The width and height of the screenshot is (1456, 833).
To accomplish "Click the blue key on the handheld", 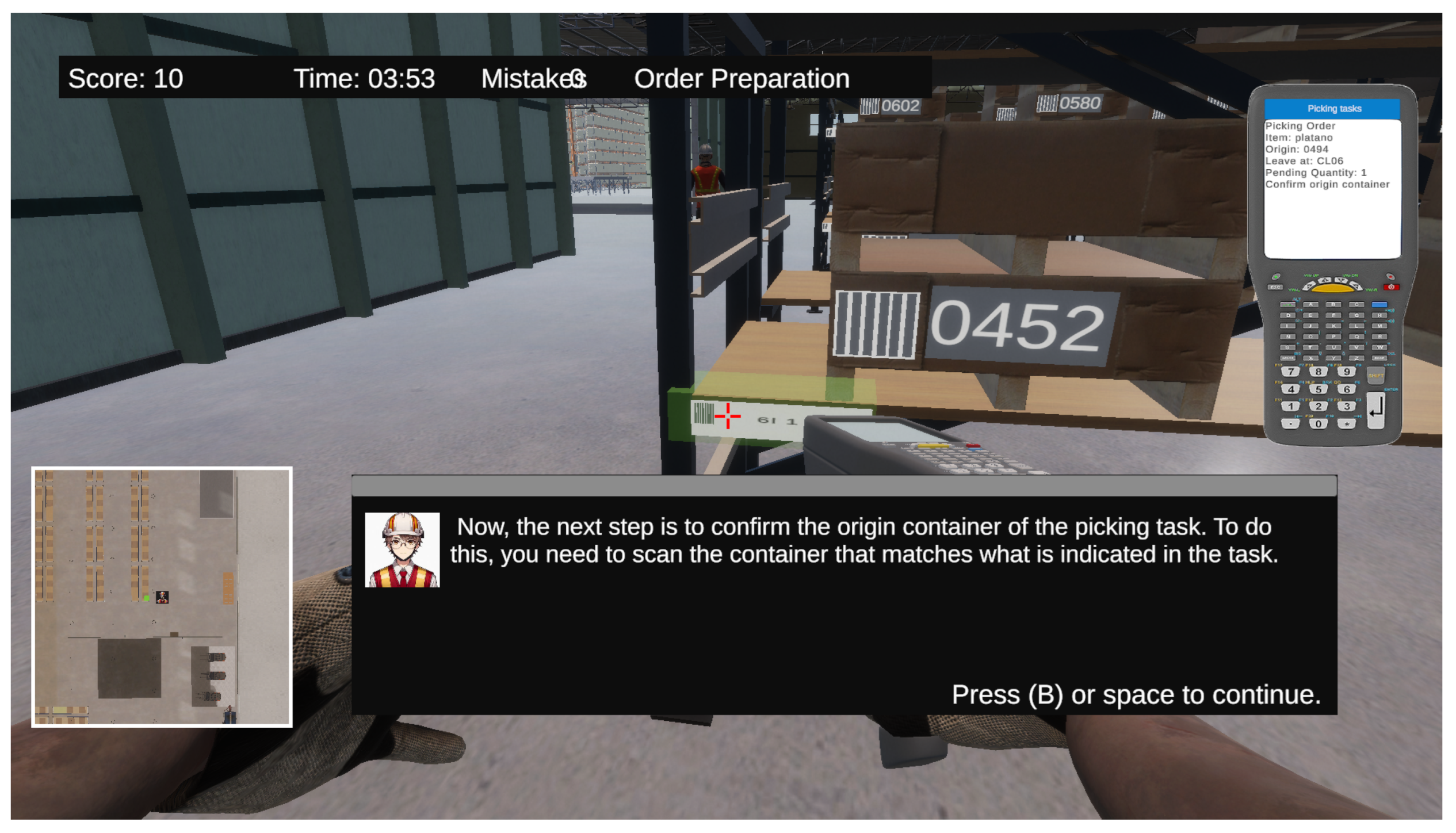I will pos(1378,304).
